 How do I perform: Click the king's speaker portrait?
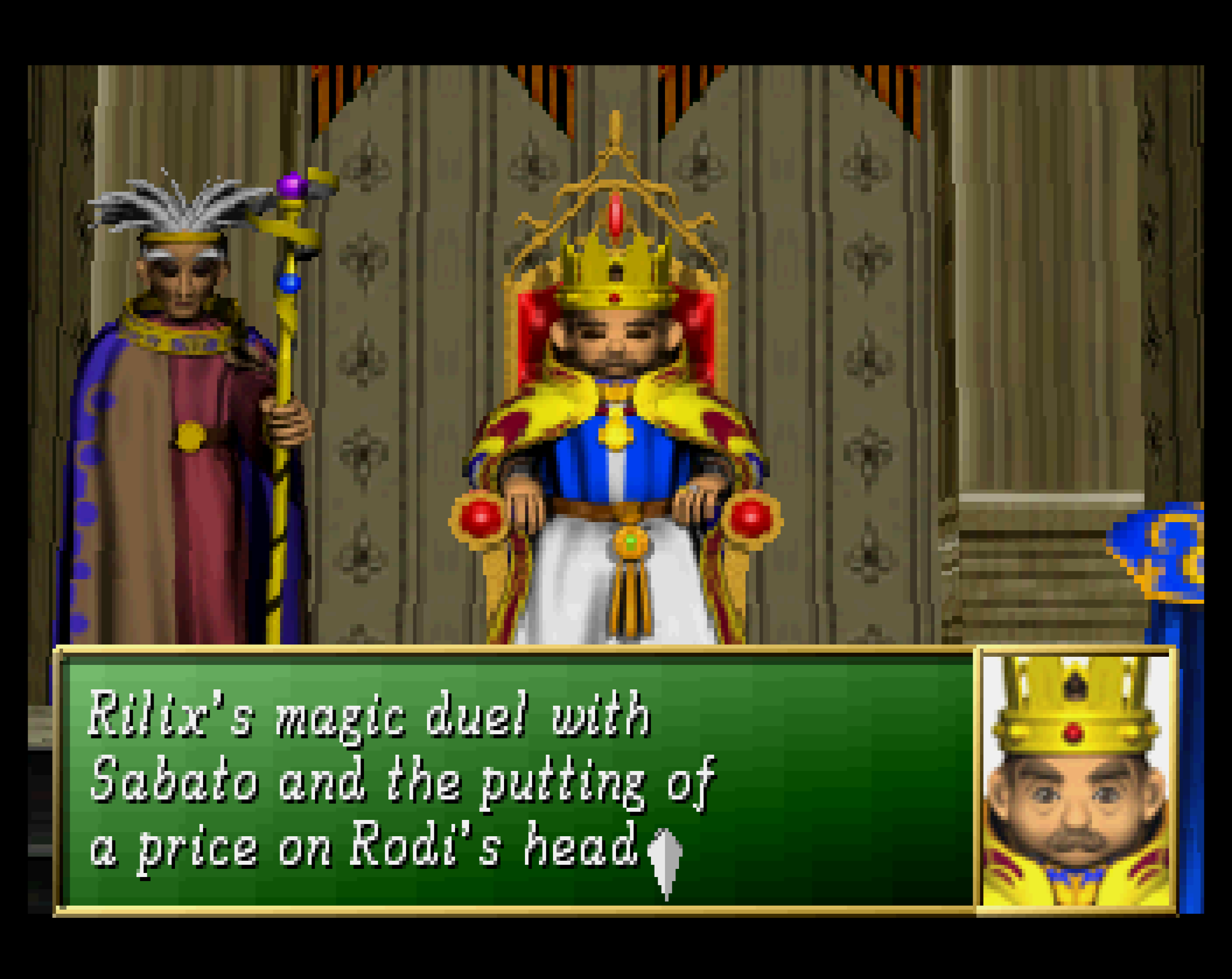[x=1076, y=780]
